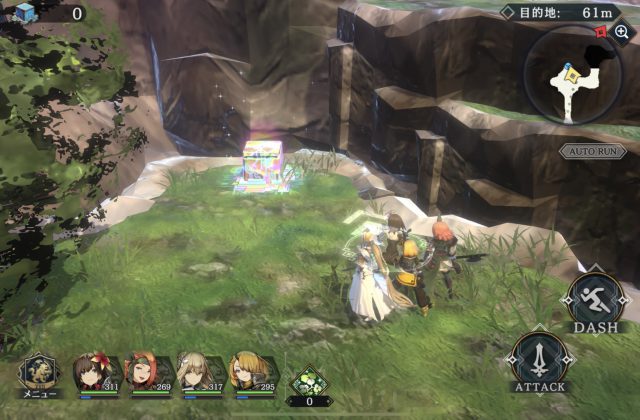
Task: Choose the light-haired character portrait with 317 HP
Action: [198, 372]
